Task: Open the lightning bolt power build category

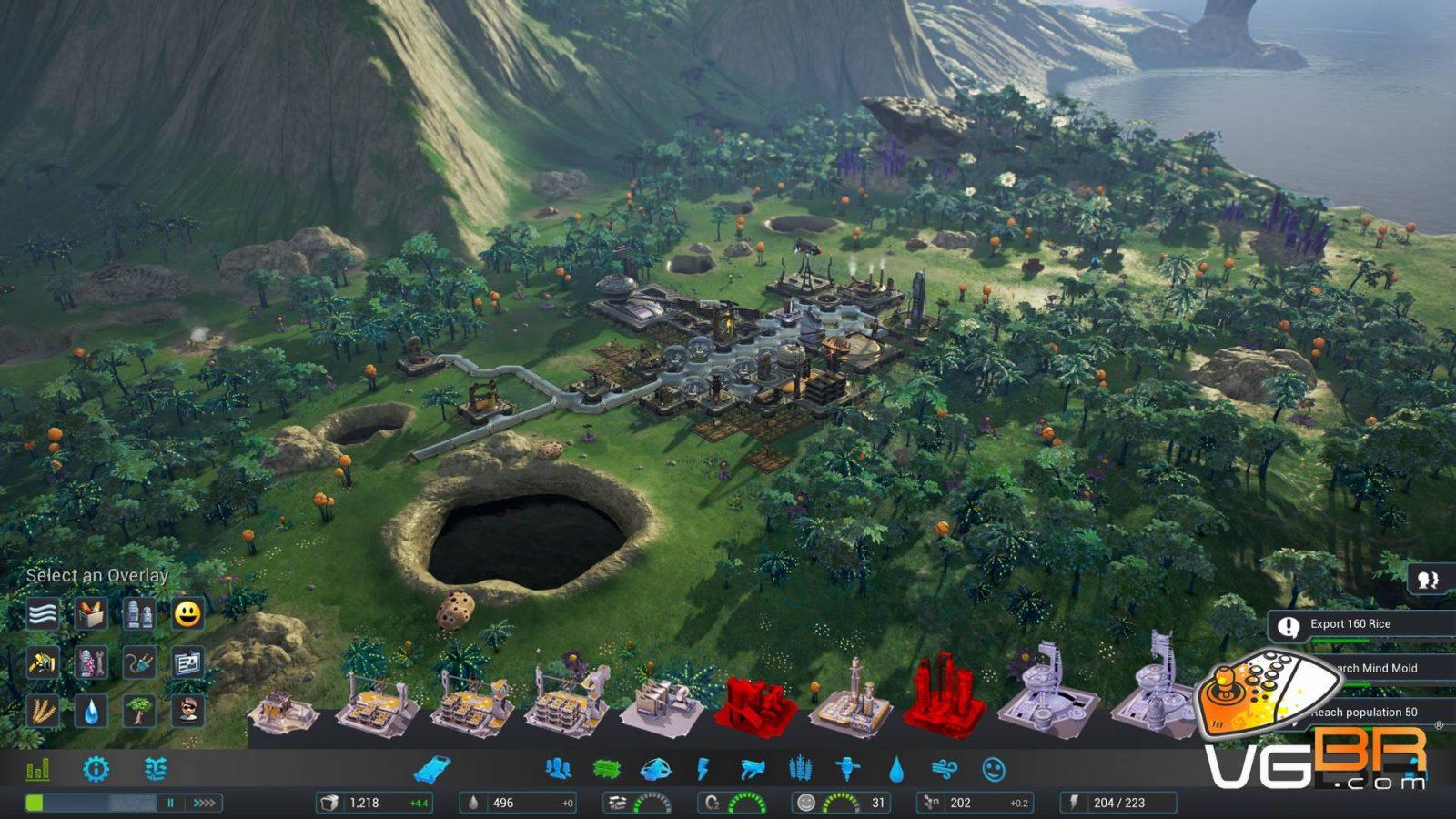Action: pyautogui.click(x=703, y=770)
